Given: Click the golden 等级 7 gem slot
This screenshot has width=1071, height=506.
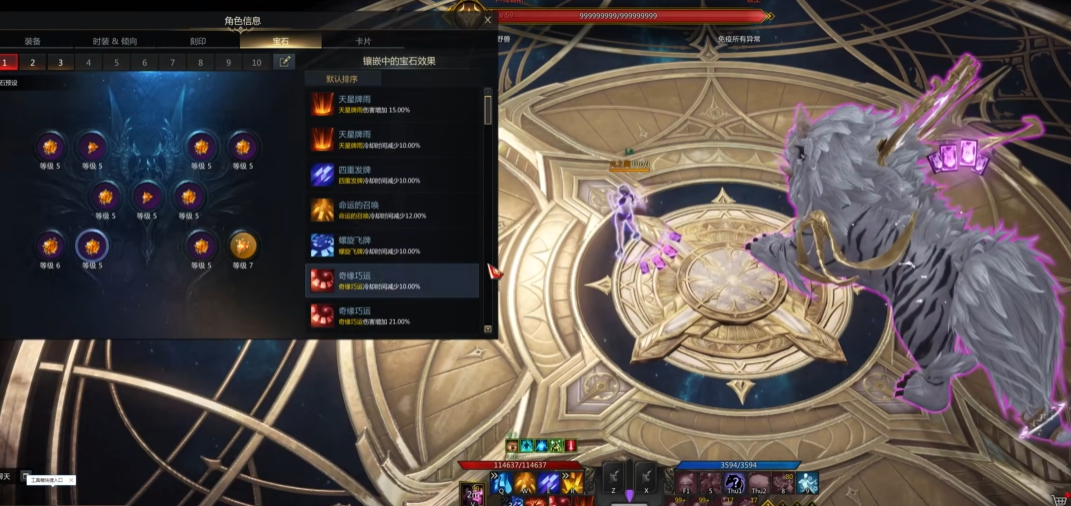Looking at the screenshot, I should tap(243, 245).
